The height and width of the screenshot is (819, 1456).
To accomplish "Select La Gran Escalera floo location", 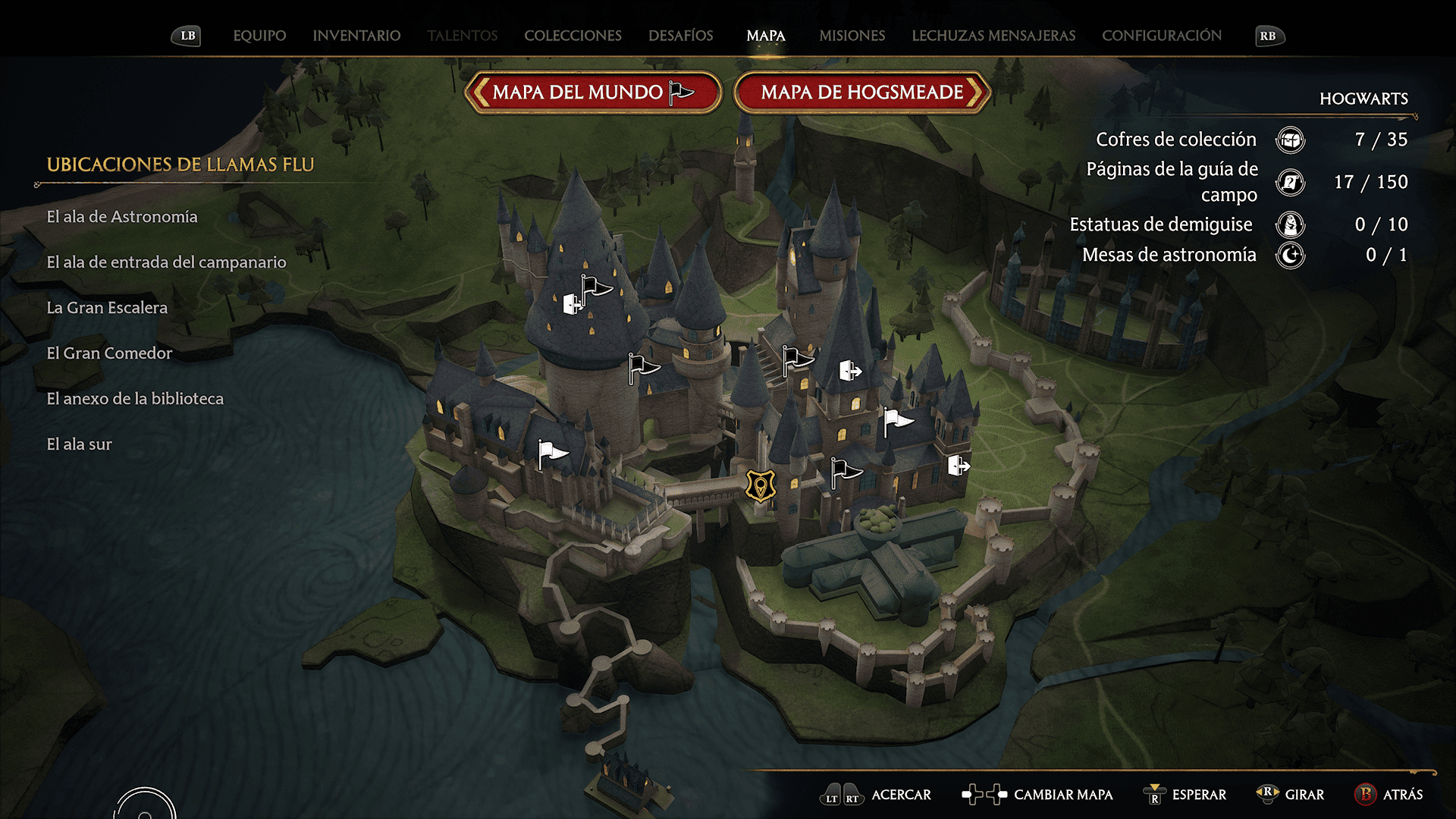I will tap(107, 308).
